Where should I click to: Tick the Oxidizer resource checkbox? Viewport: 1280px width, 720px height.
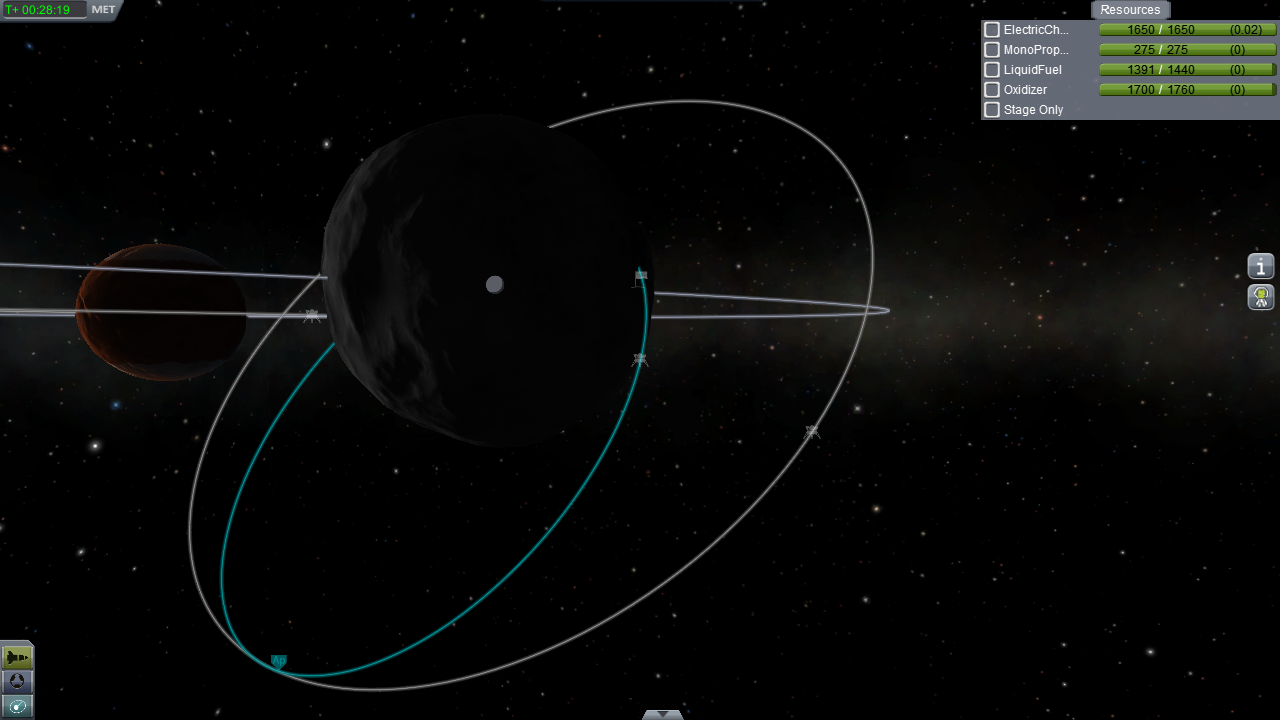point(992,90)
